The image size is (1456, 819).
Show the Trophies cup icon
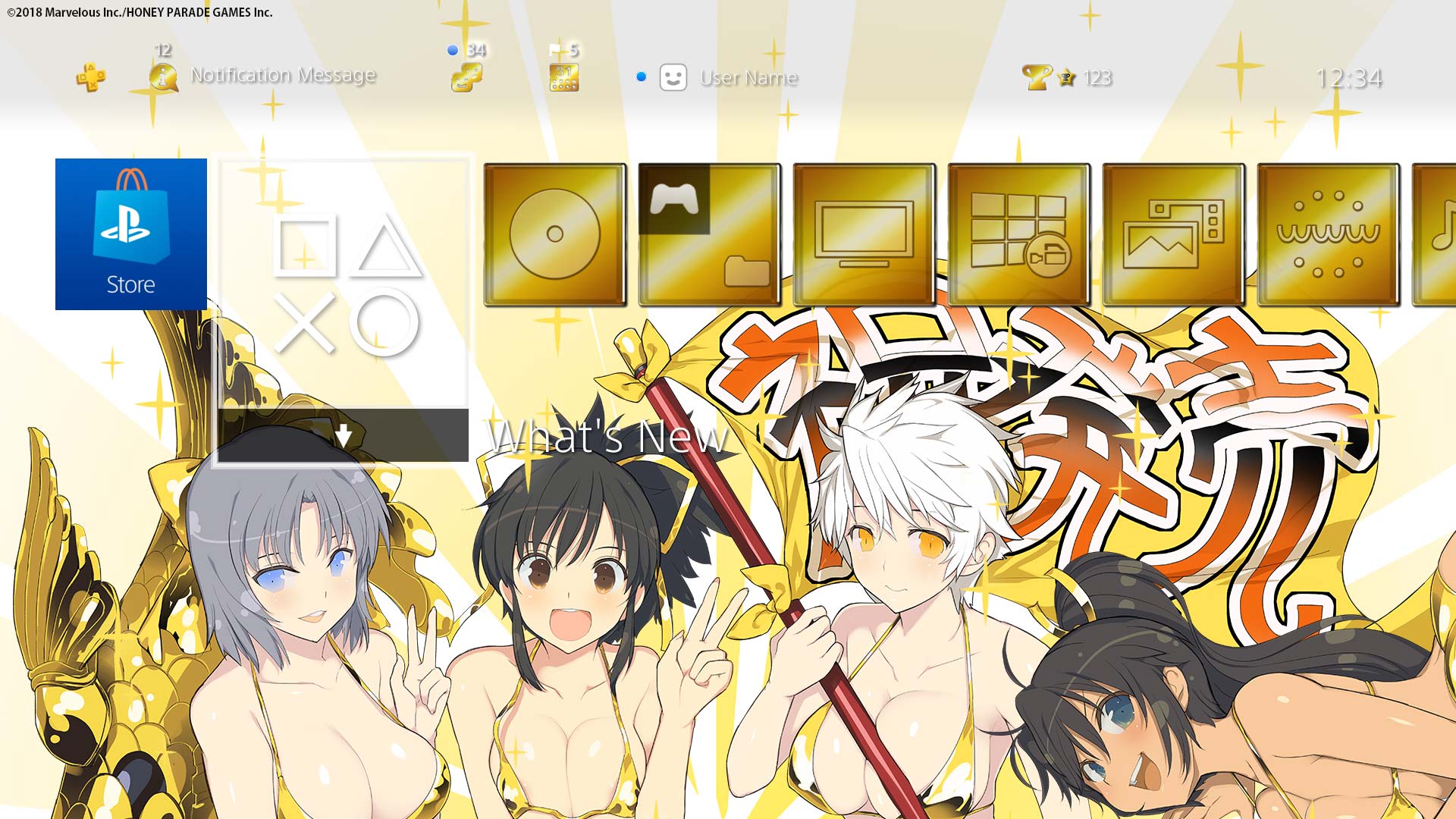1036,77
